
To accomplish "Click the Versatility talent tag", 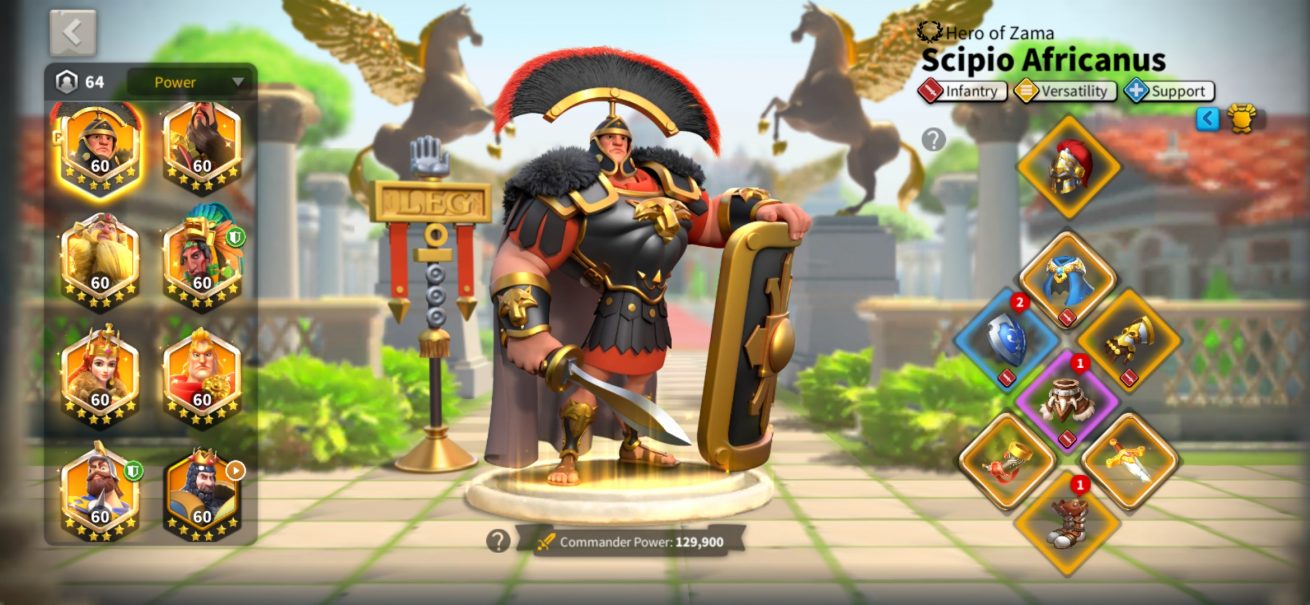I will (1065, 91).
